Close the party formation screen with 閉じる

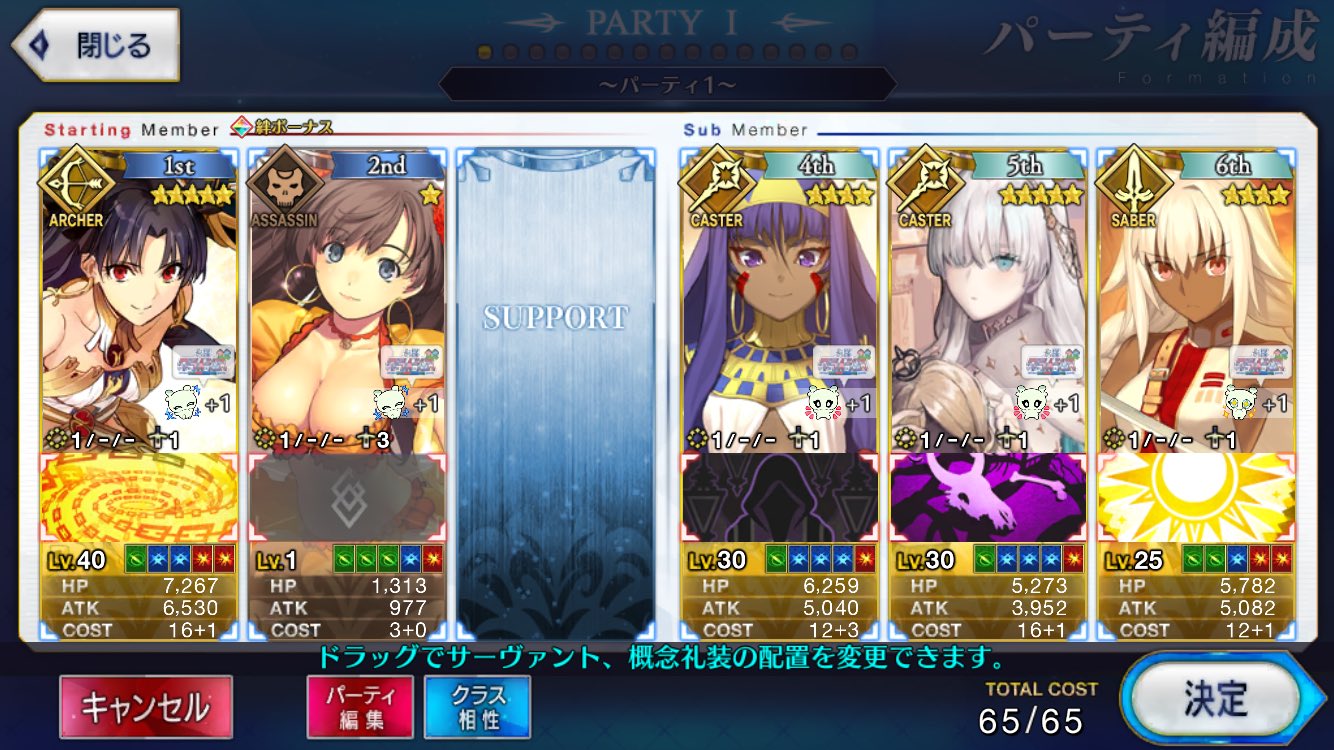pyautogui.click(x=97, y=45)
